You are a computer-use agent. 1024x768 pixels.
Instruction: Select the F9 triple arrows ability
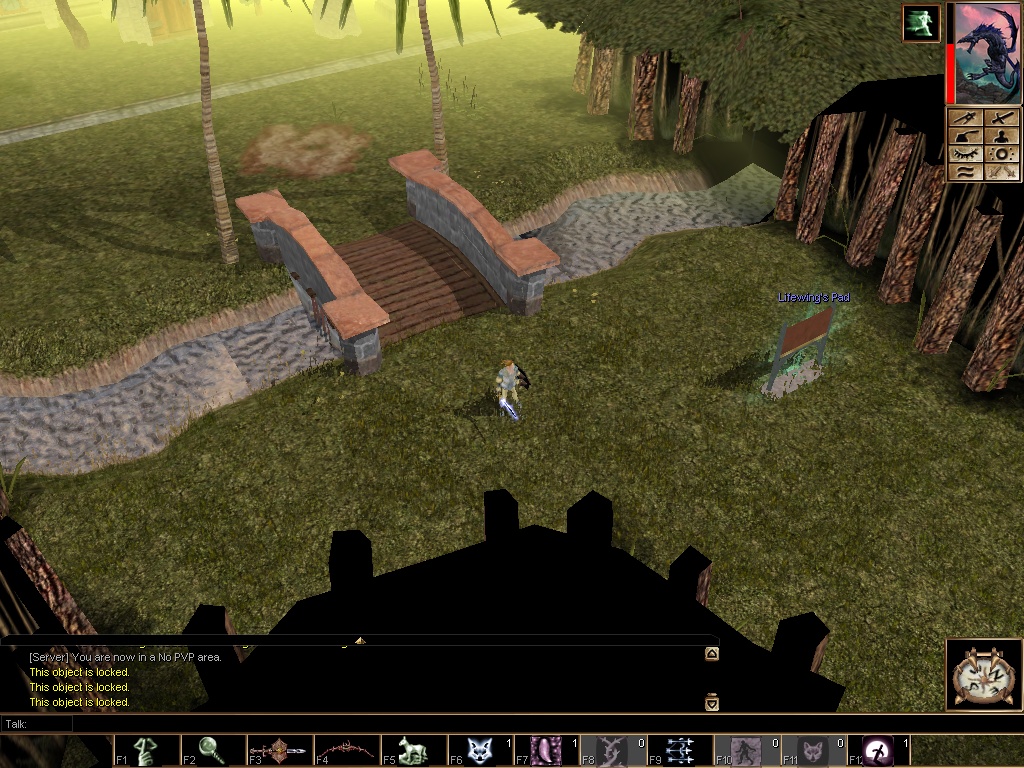coord(680,751)
